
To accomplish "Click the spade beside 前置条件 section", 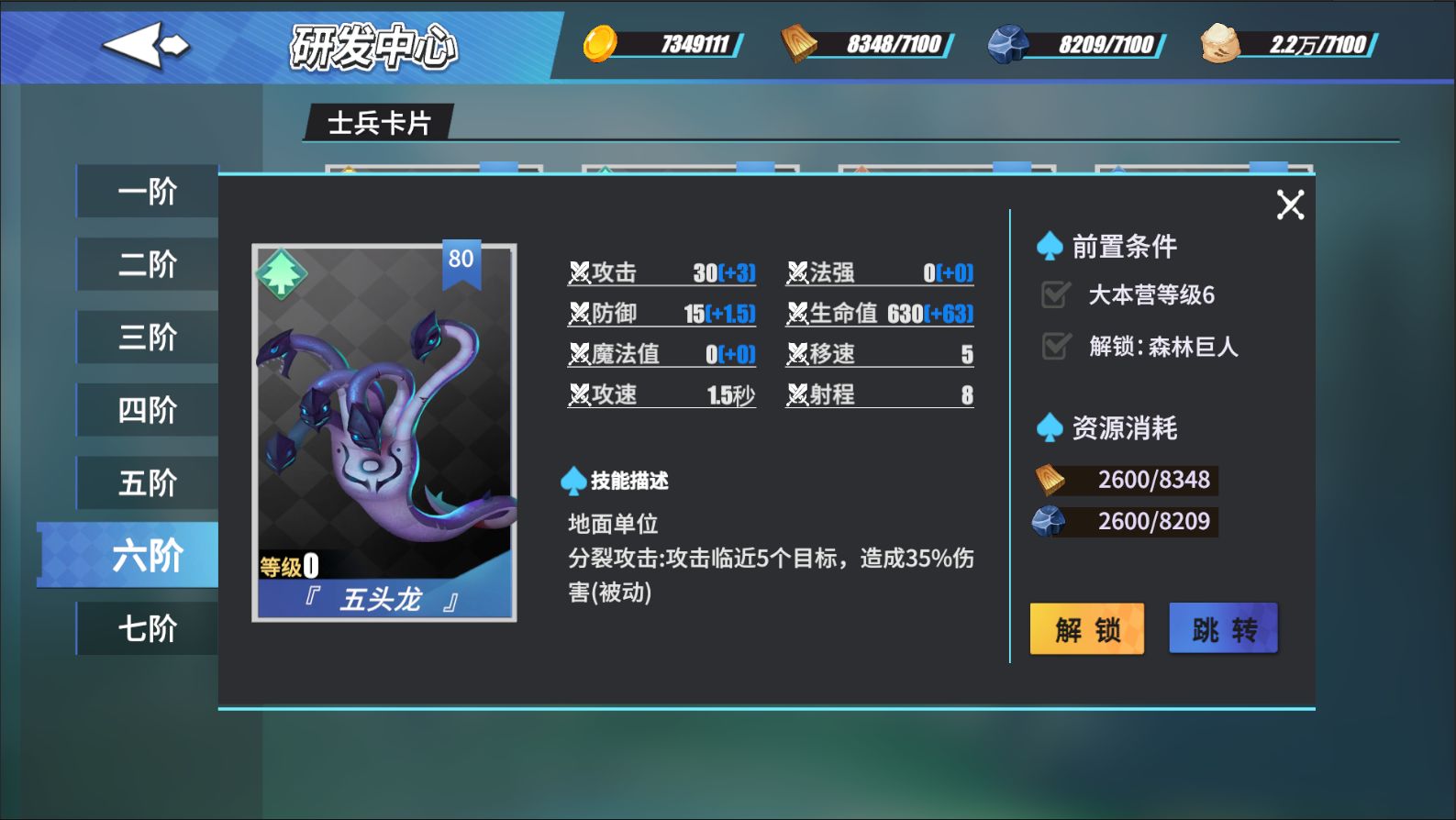I will [1051, 246].
